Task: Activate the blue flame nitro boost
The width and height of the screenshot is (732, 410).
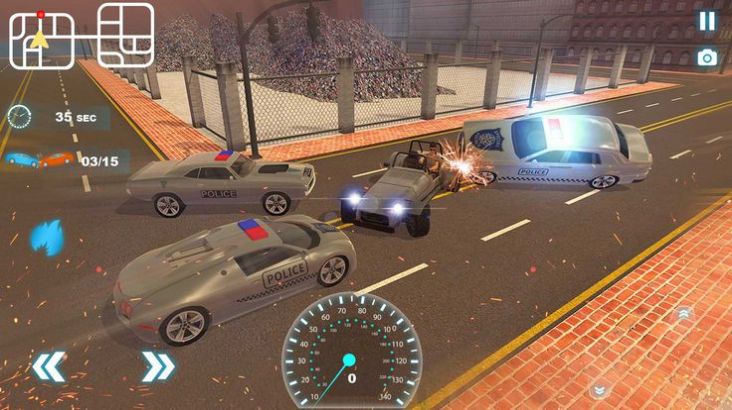Action: click(x=47, y=238)
